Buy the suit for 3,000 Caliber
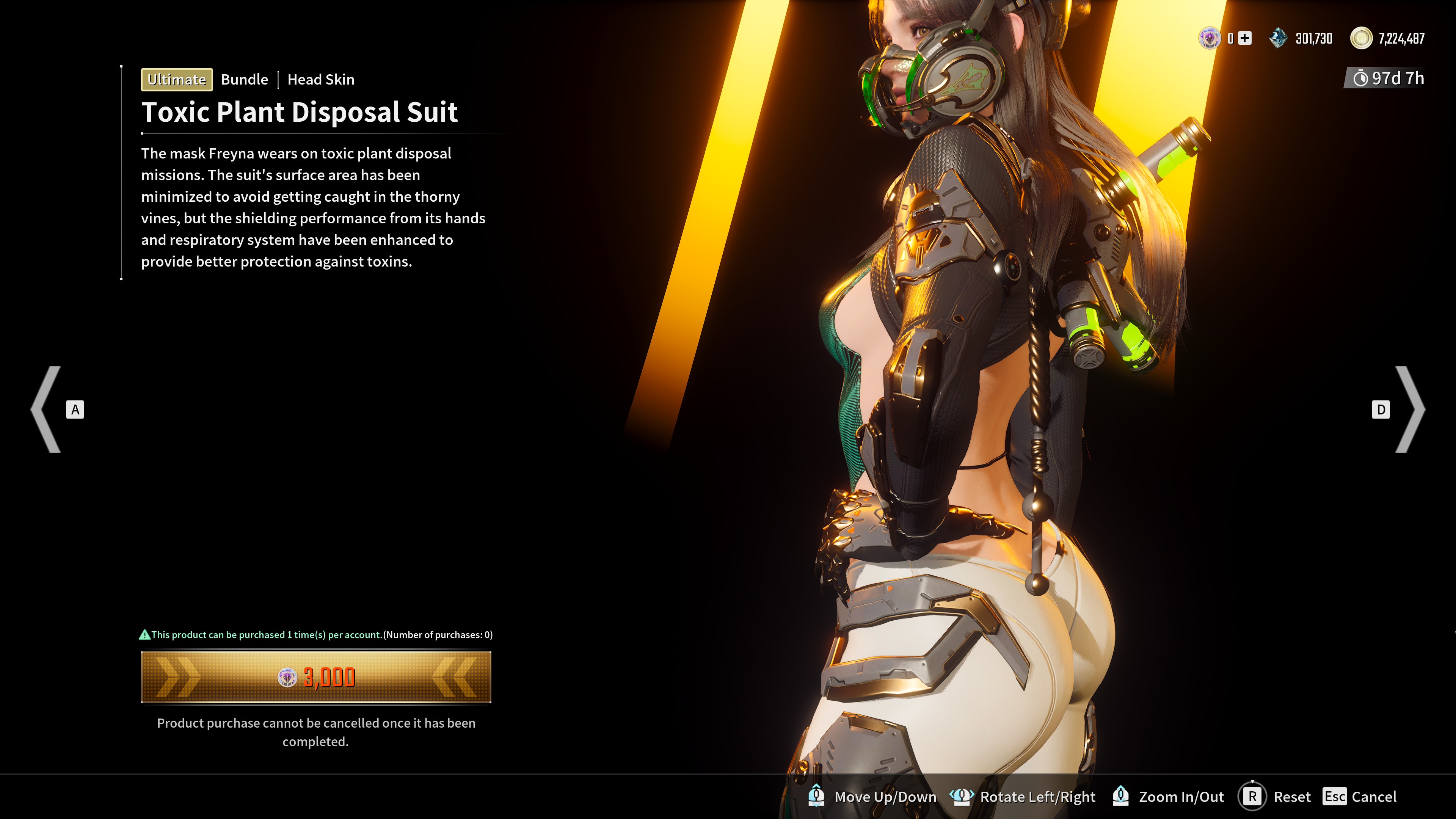Viewport: 1456px width, 819px height. coord(316,677)
